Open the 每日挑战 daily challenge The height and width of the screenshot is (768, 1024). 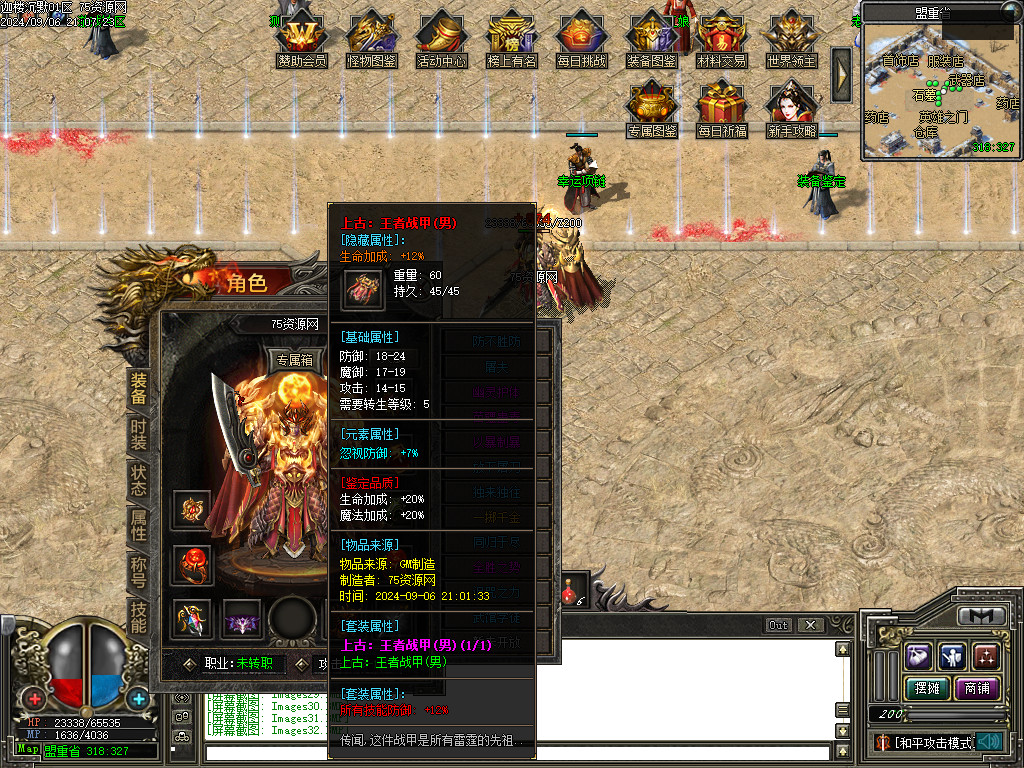[x=582, y=40]
